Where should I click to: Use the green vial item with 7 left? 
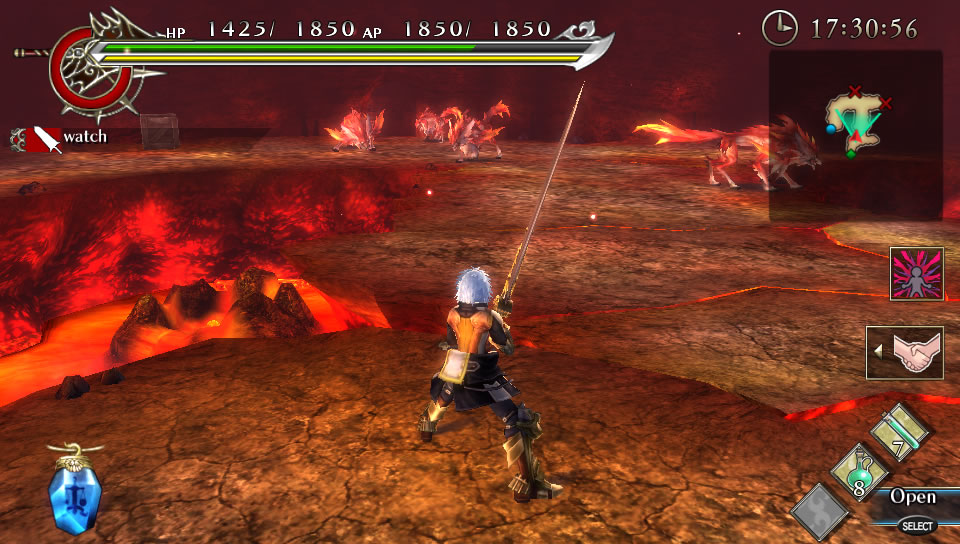point(900,432)
